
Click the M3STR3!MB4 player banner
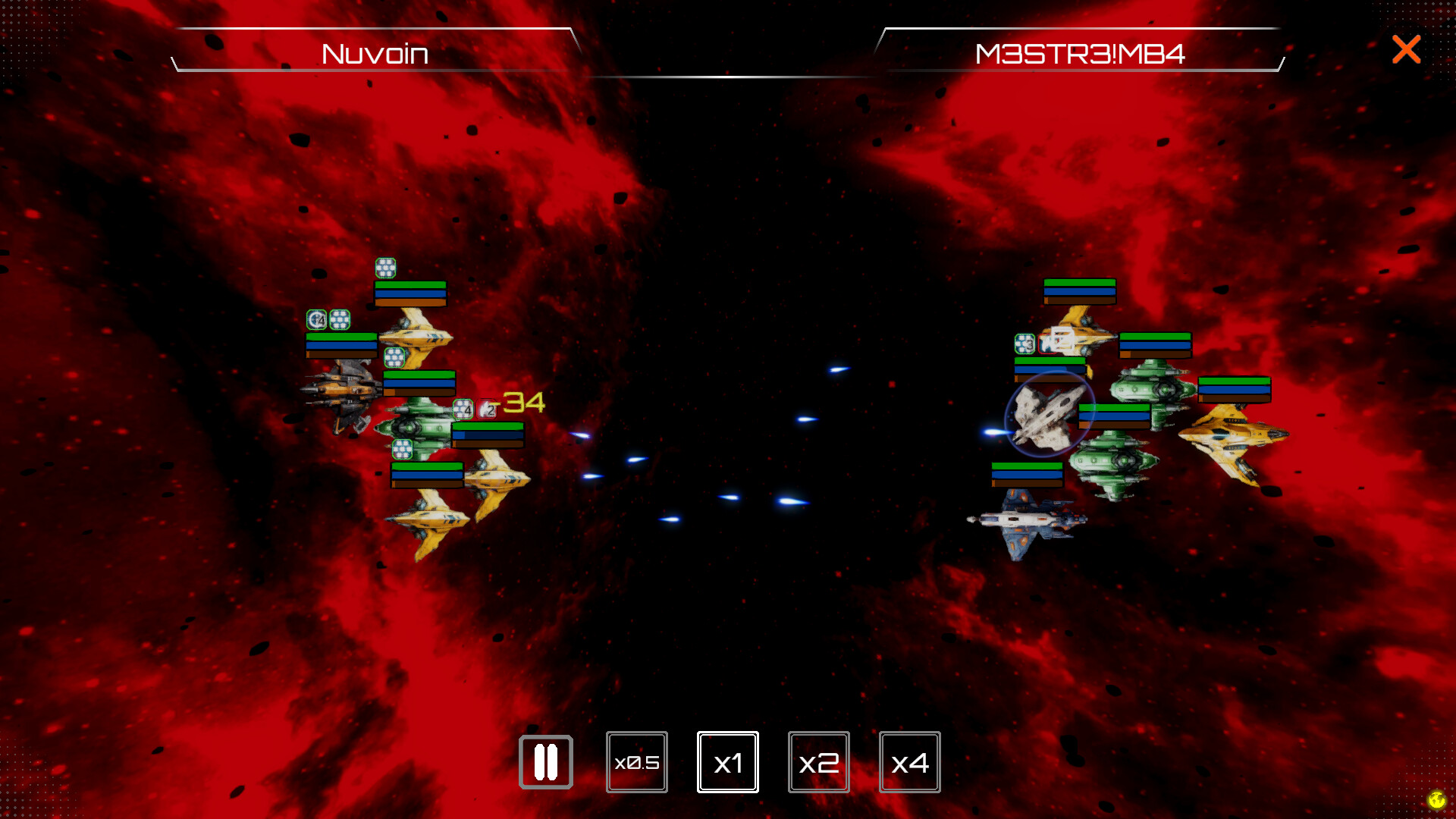pos(1081,53)
